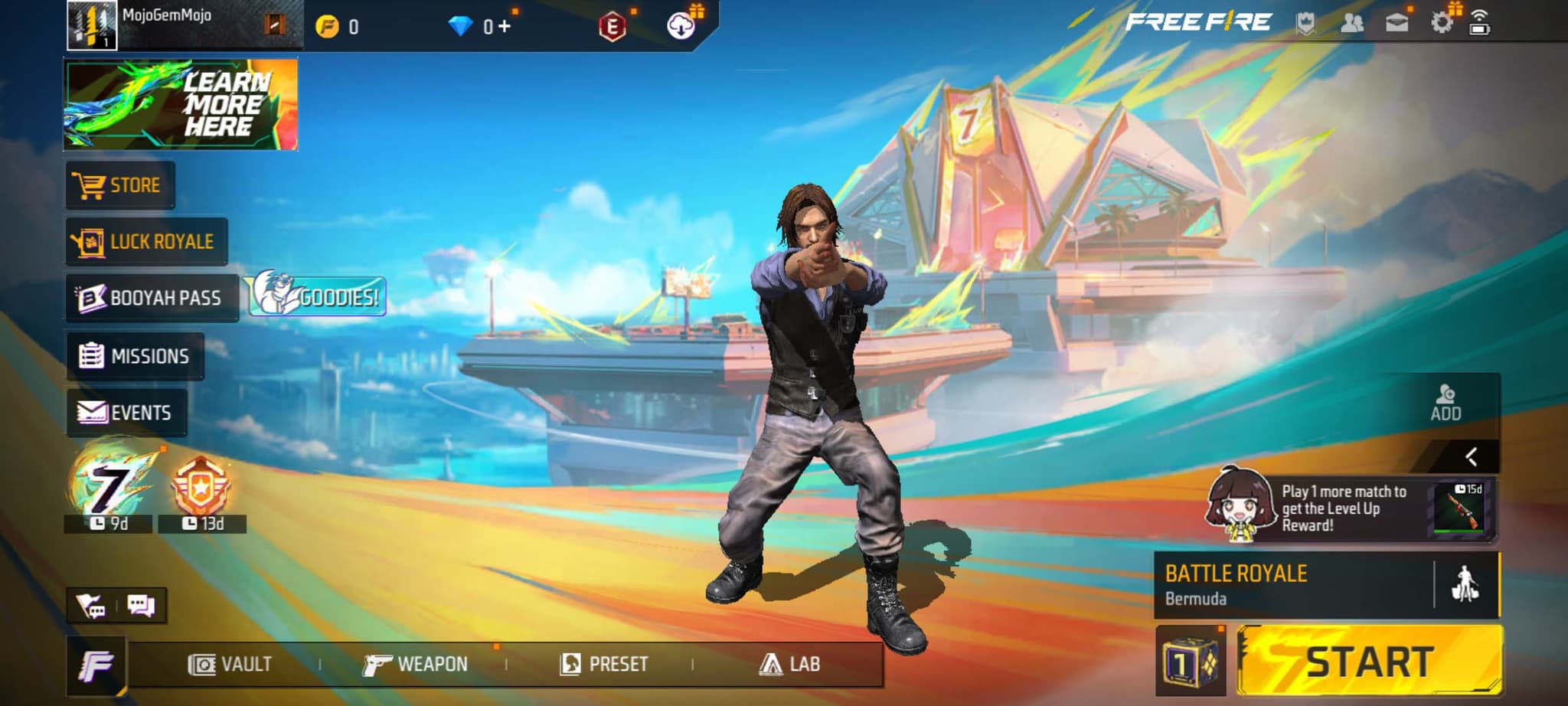This screenshot has width=1568, height=706.
Task: Open the Events page
Action: click(x=126, y=413)
